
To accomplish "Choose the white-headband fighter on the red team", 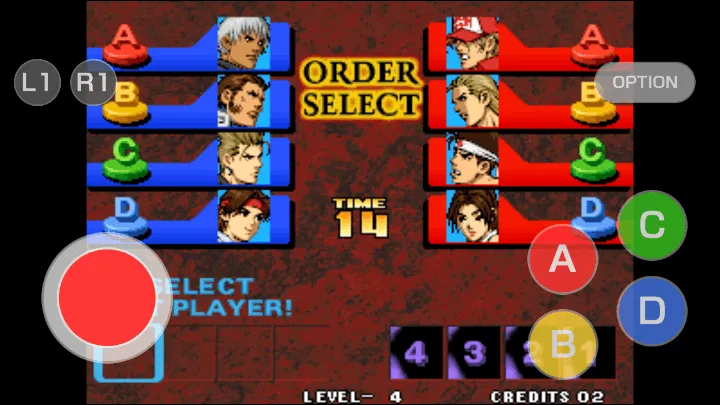I will click(x=472, y=159).
